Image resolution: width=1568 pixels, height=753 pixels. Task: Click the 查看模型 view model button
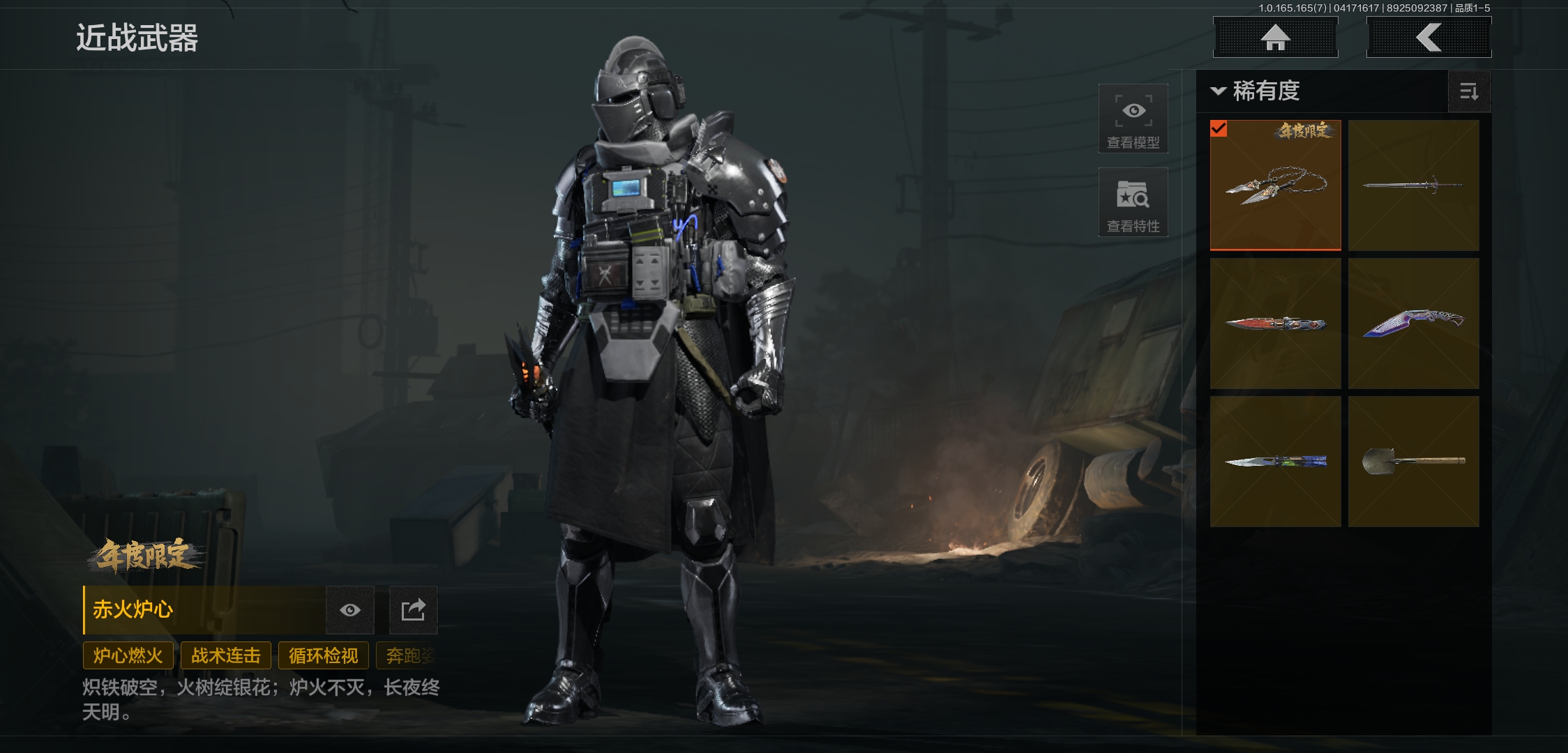(x=1133, y=119)
